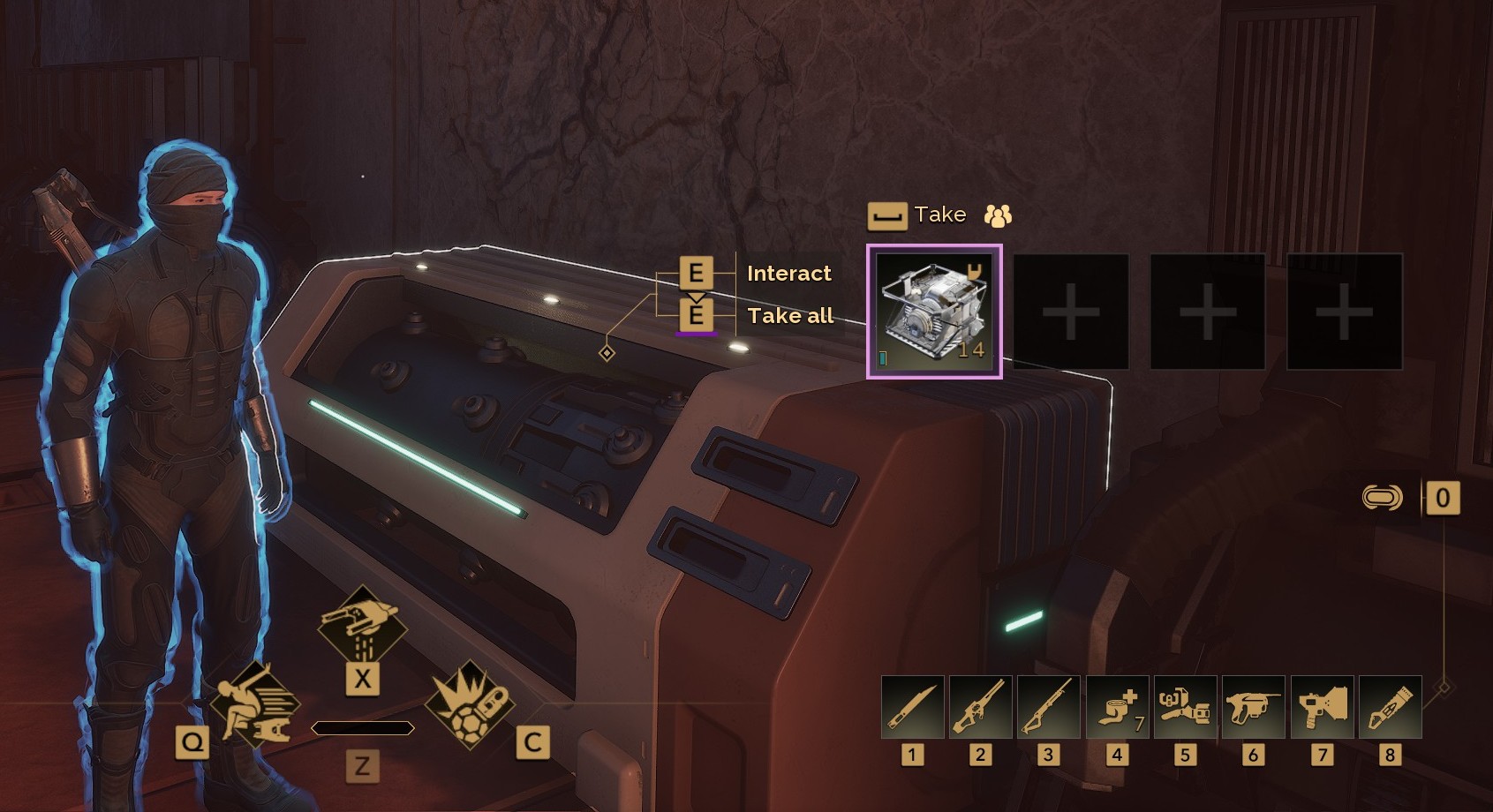Select the wide-nozzle handheld tool in slot 7

[x=1322, y=707]
